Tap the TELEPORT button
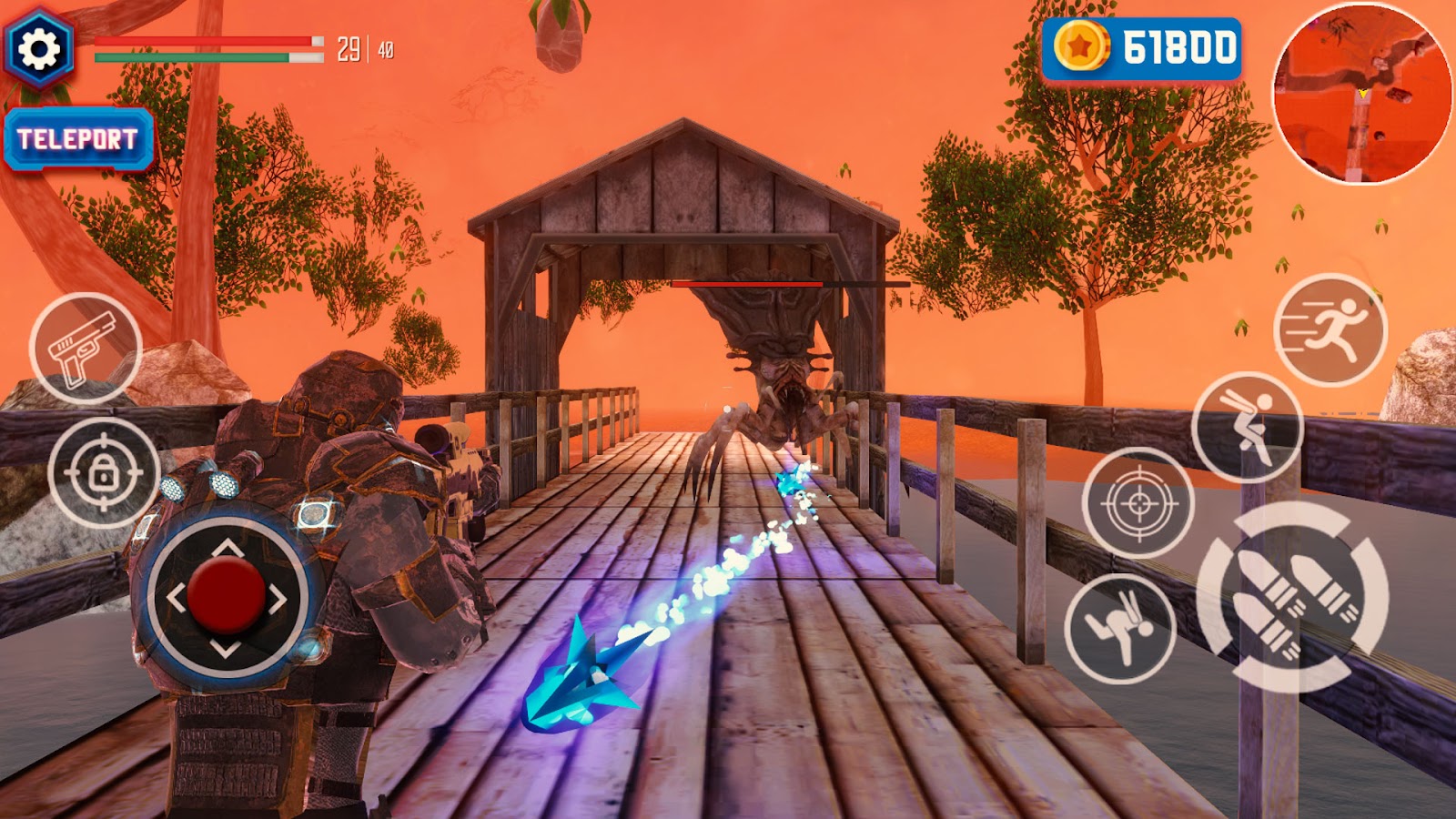The width and height of the screenshot is (1456, 819). [78, 139]
